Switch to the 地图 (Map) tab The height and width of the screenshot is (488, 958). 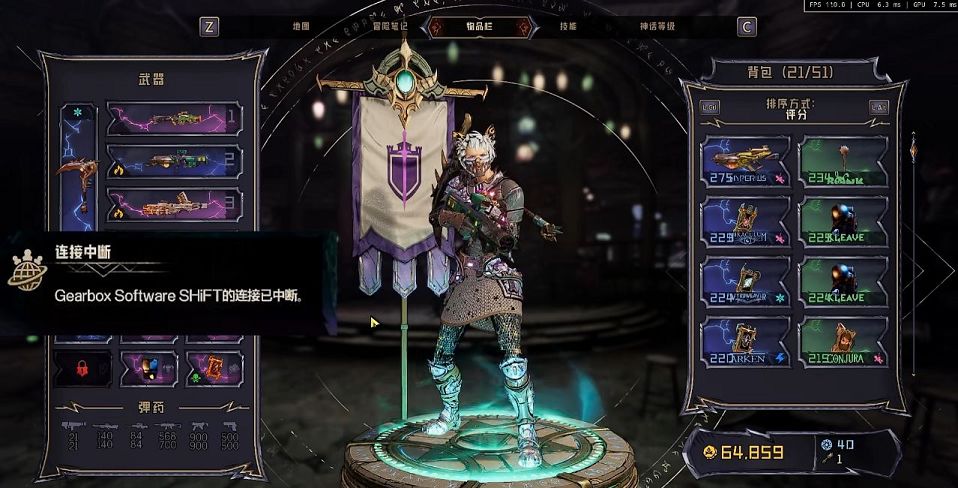[x=301, y=27]
